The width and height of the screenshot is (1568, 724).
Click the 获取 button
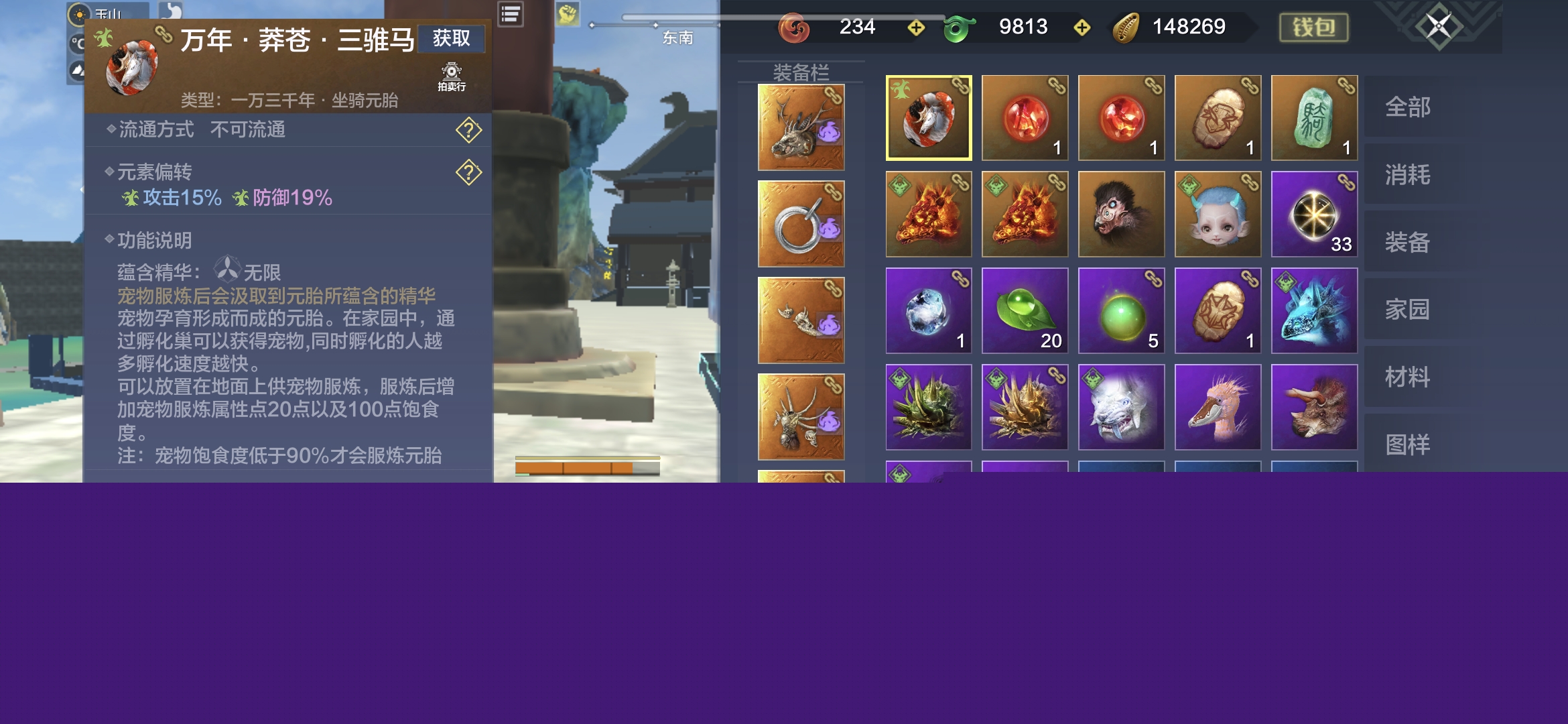pyautogui.click(x=451, y=39)
